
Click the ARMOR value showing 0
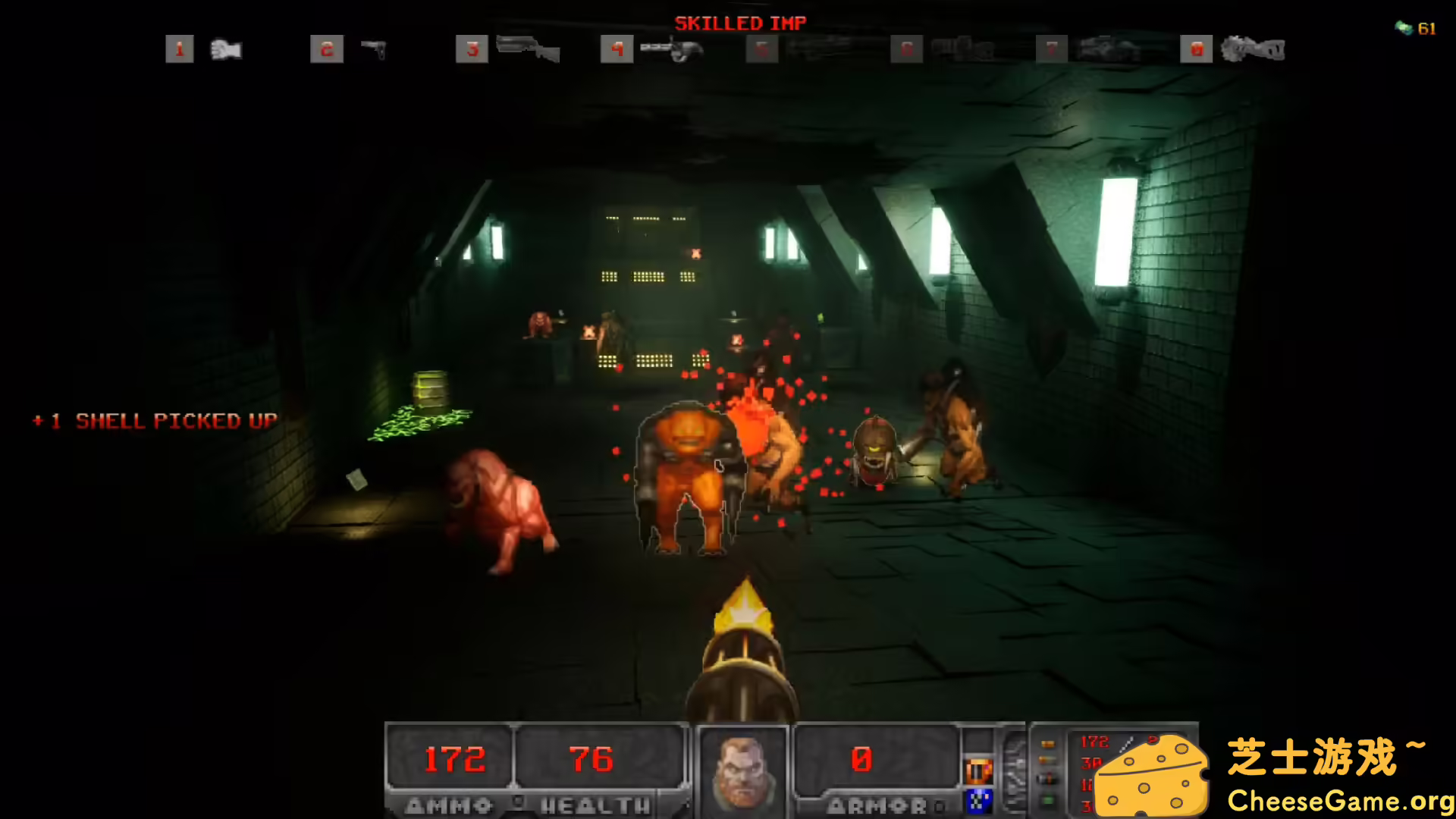[861, 758]
